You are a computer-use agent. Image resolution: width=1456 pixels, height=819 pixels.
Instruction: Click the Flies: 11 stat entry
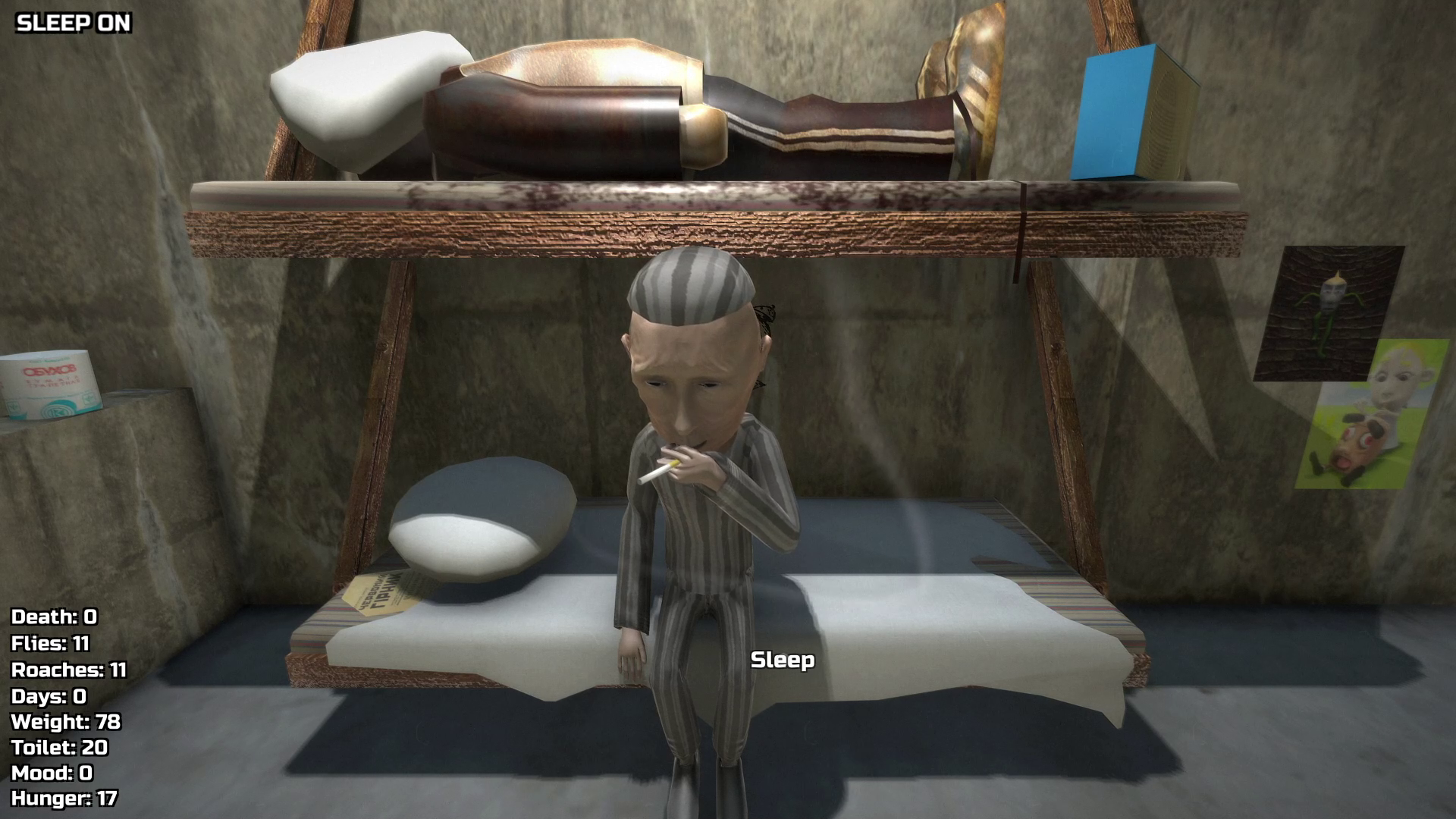point(50,644)
